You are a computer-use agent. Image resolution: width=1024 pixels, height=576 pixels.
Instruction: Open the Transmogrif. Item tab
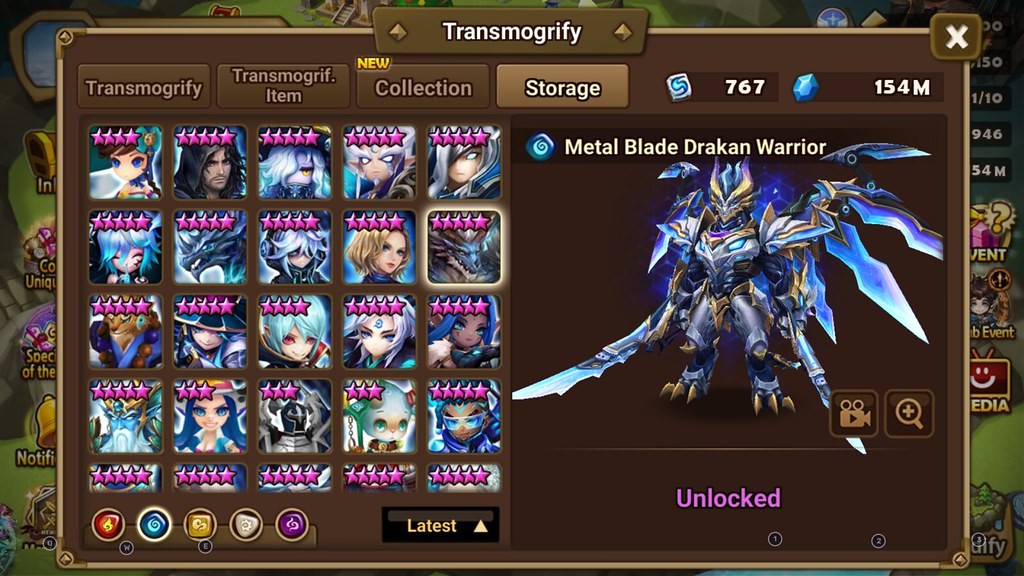click(x=283, y=87)
